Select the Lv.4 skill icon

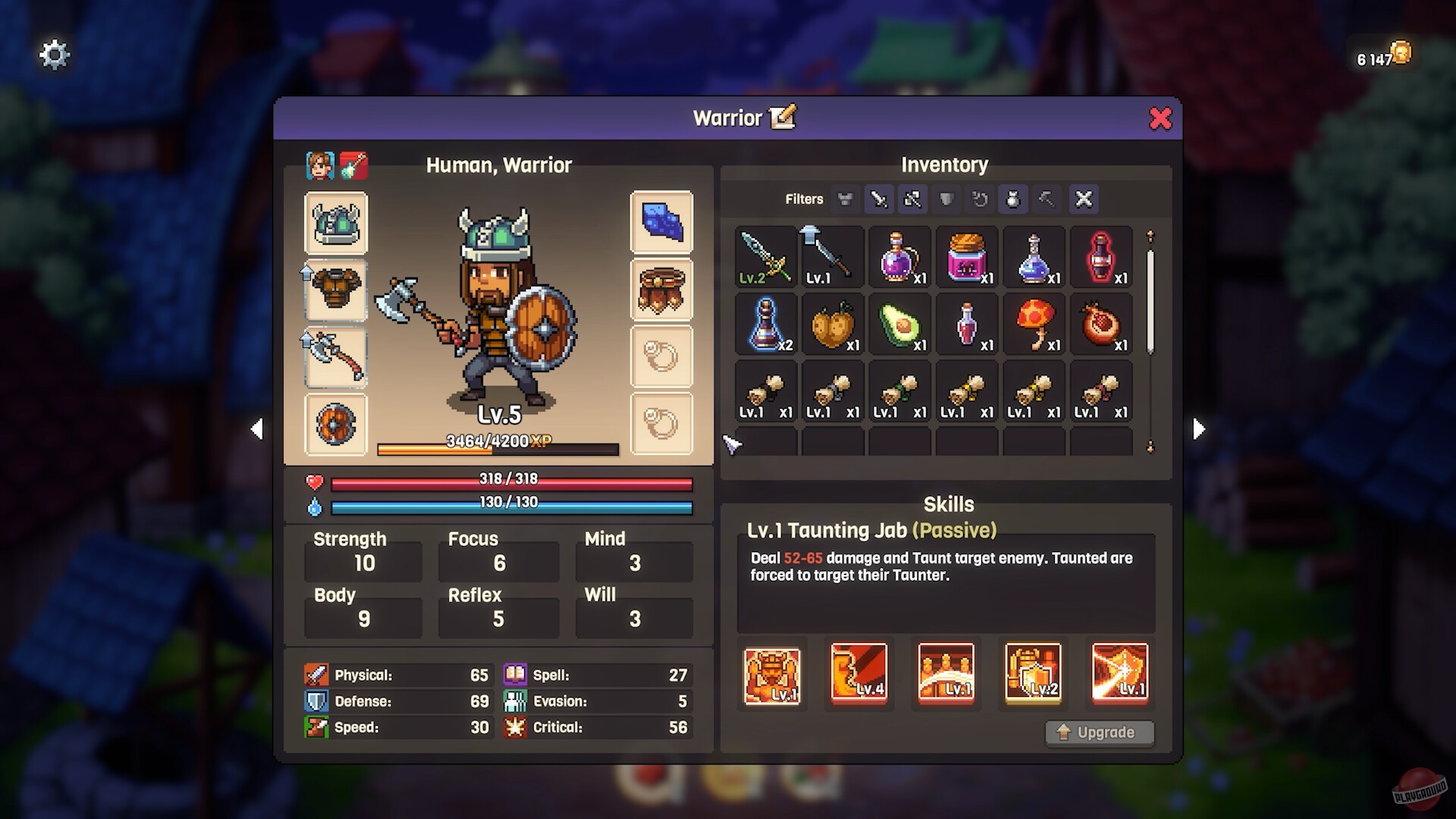[858, 673]
